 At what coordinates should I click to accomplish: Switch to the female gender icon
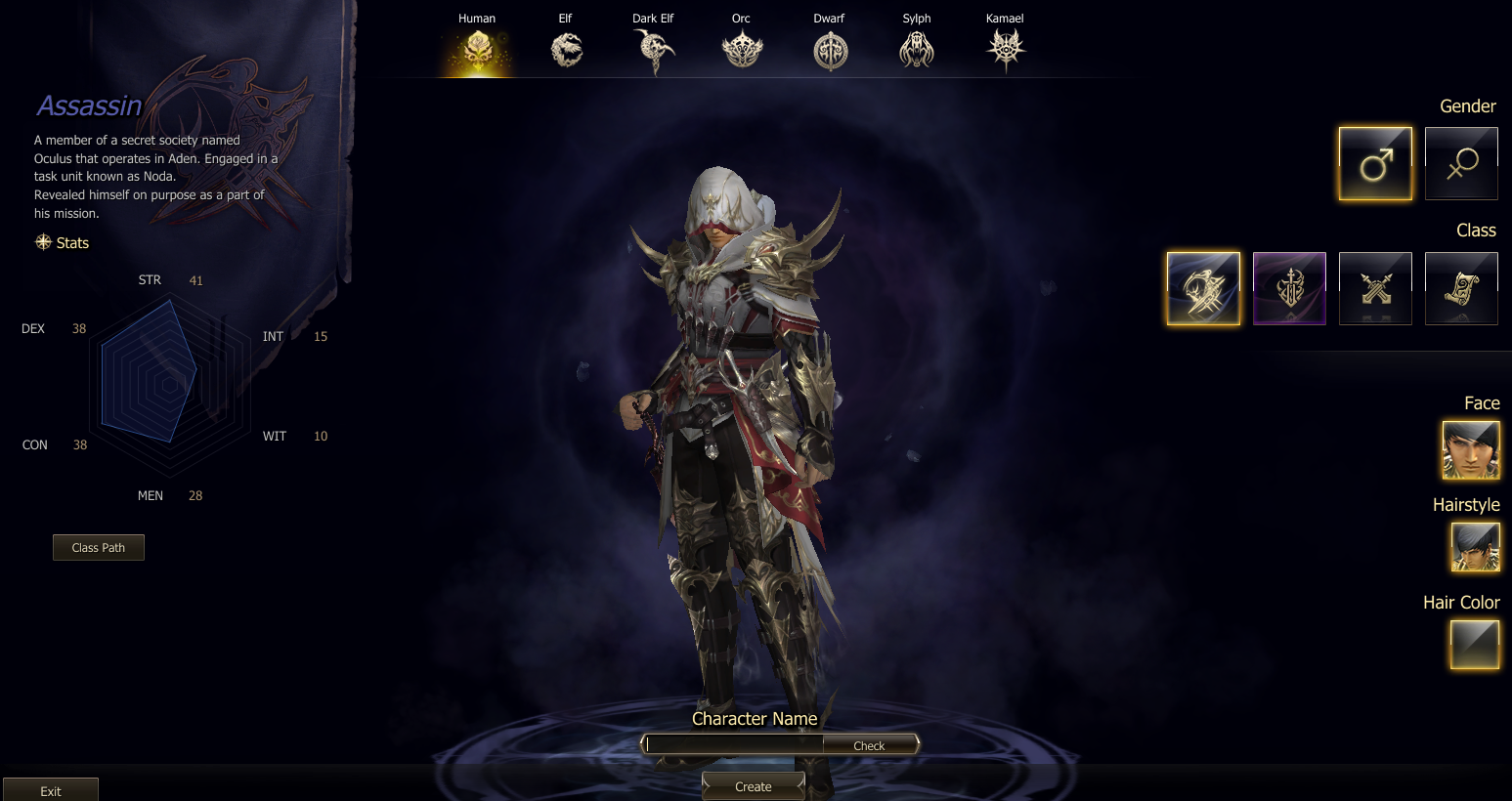point(1461,164)
